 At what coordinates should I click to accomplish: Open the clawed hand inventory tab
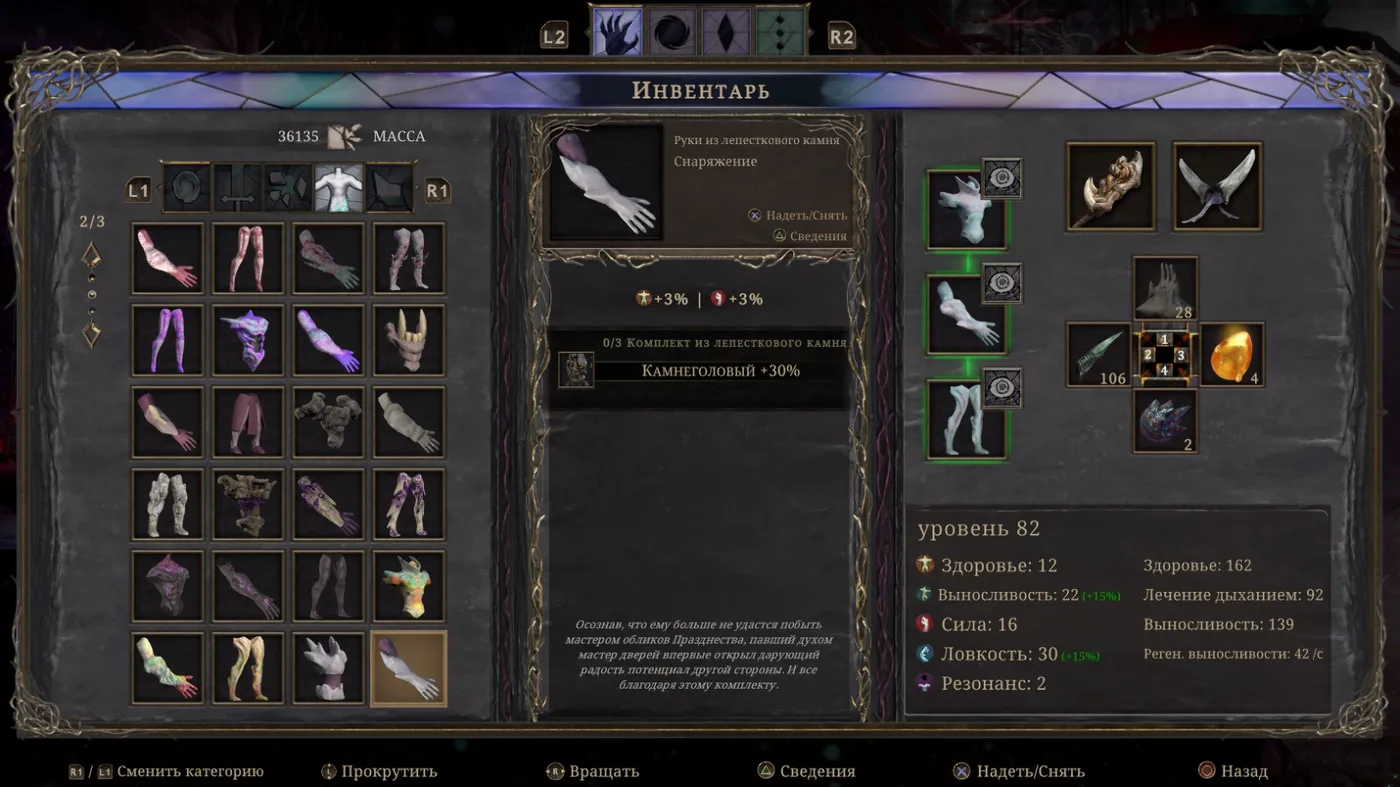point(617,32)
